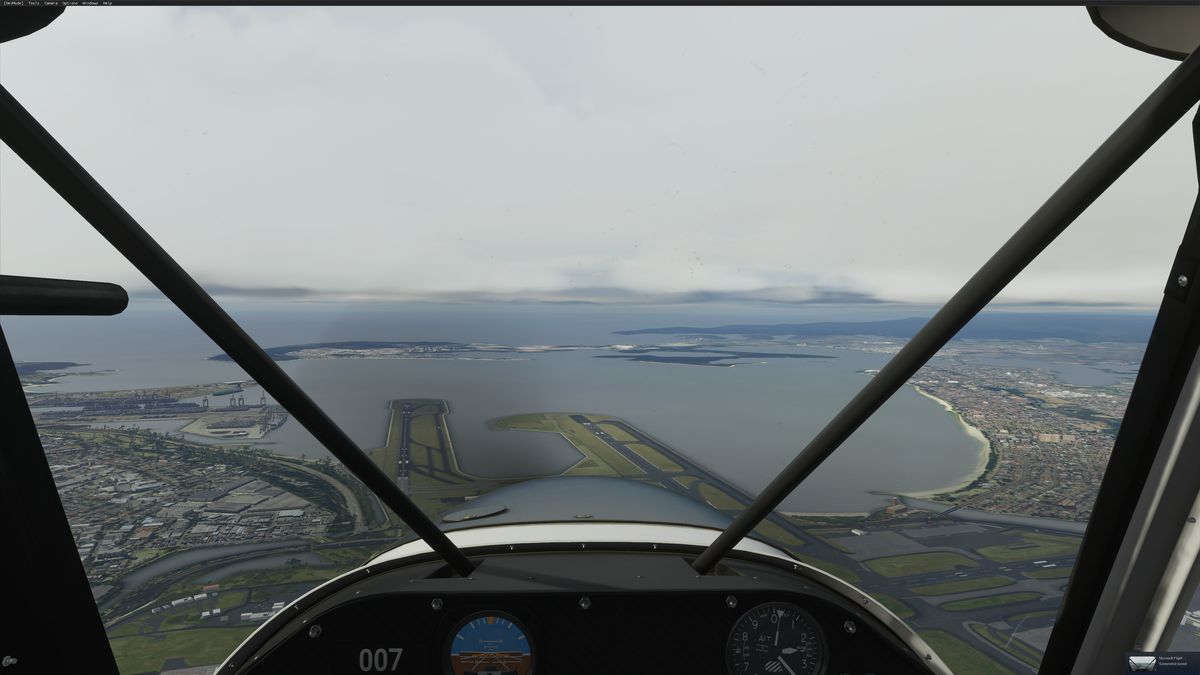The image size is (1200, 675).
Task: Click the Steam screenshot saved notification
Action: (x=1160, y=662)
